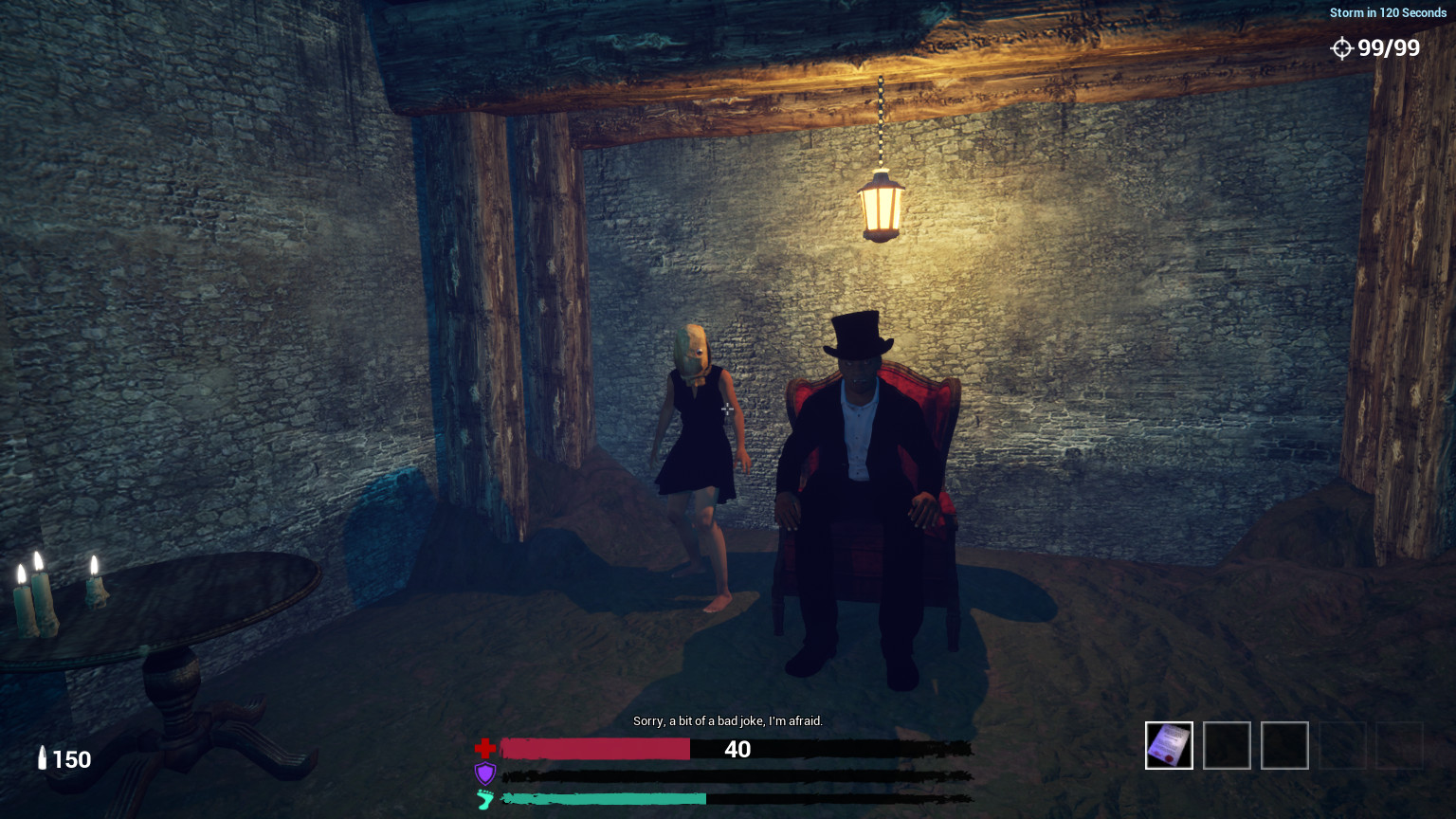Click the purple shield armor icon
This screenshot has width=1456, height=819.
click(x=484, y=773)
